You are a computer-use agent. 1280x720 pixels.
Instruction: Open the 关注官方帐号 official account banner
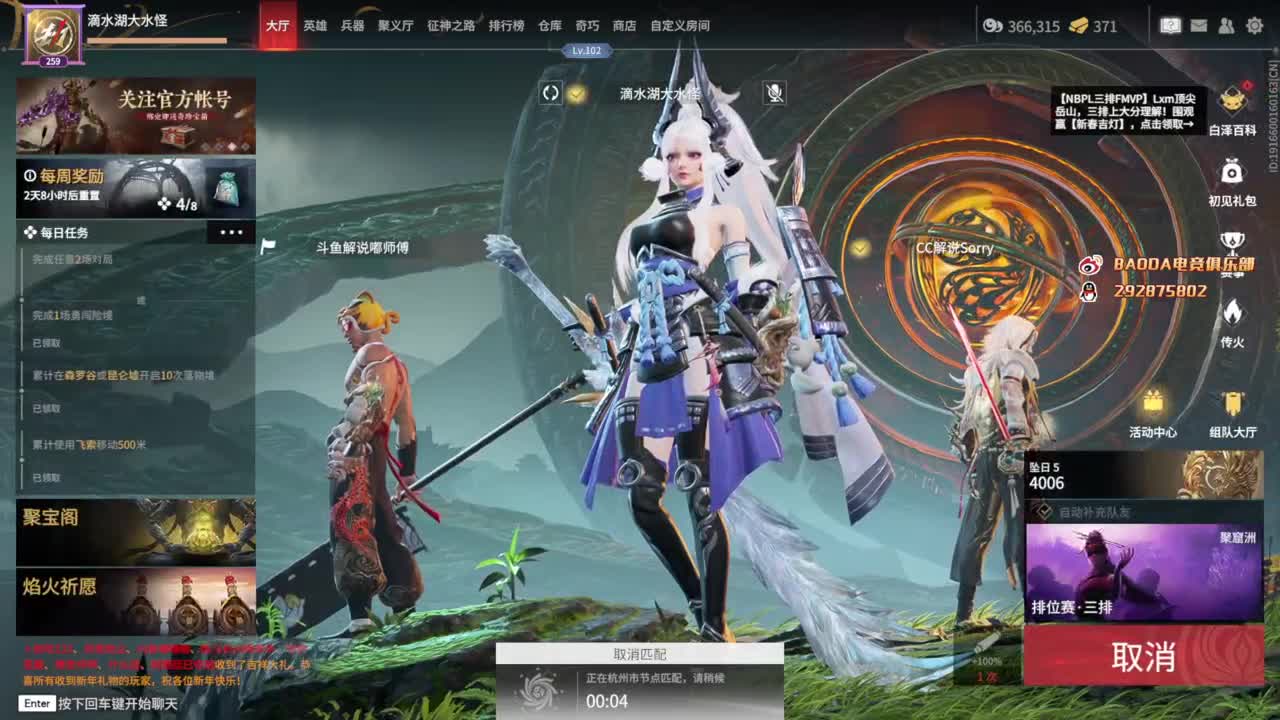[135, 114]
